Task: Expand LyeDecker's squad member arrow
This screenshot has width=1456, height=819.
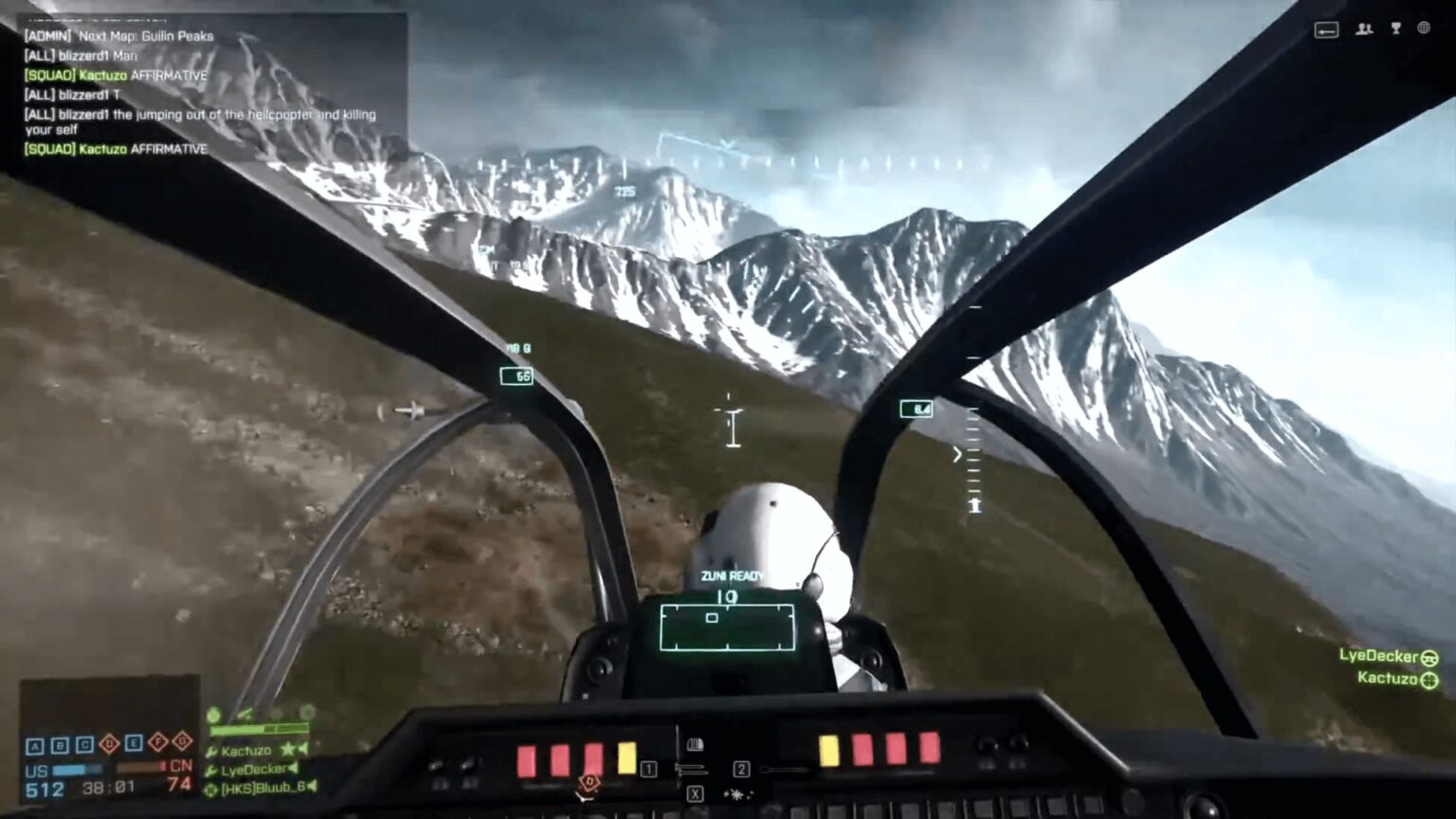Action: 294,768
